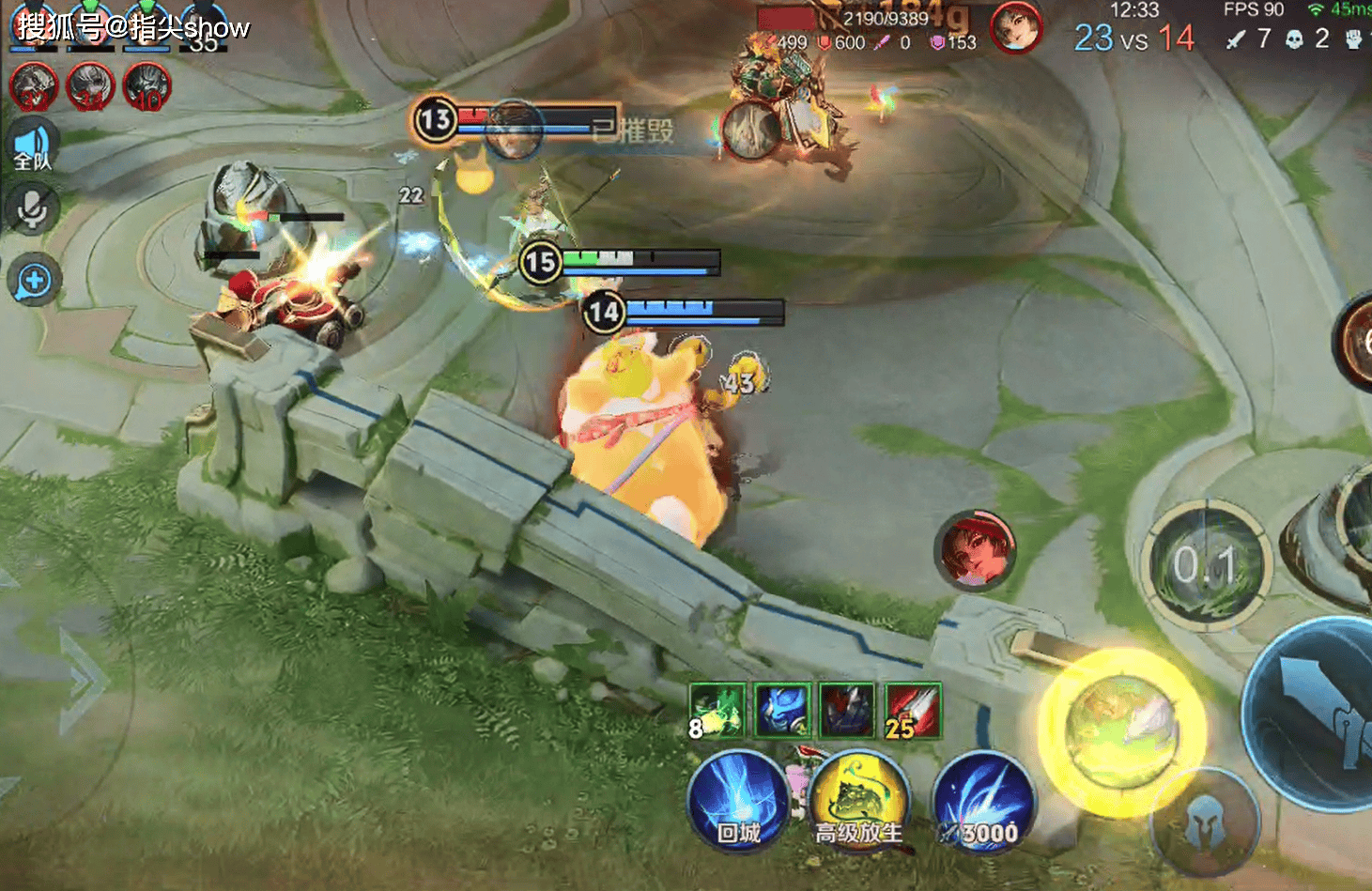Toggle the muted microphone button
The width and height of the screenshot is (1372, 891).
(x=33, y=208)
